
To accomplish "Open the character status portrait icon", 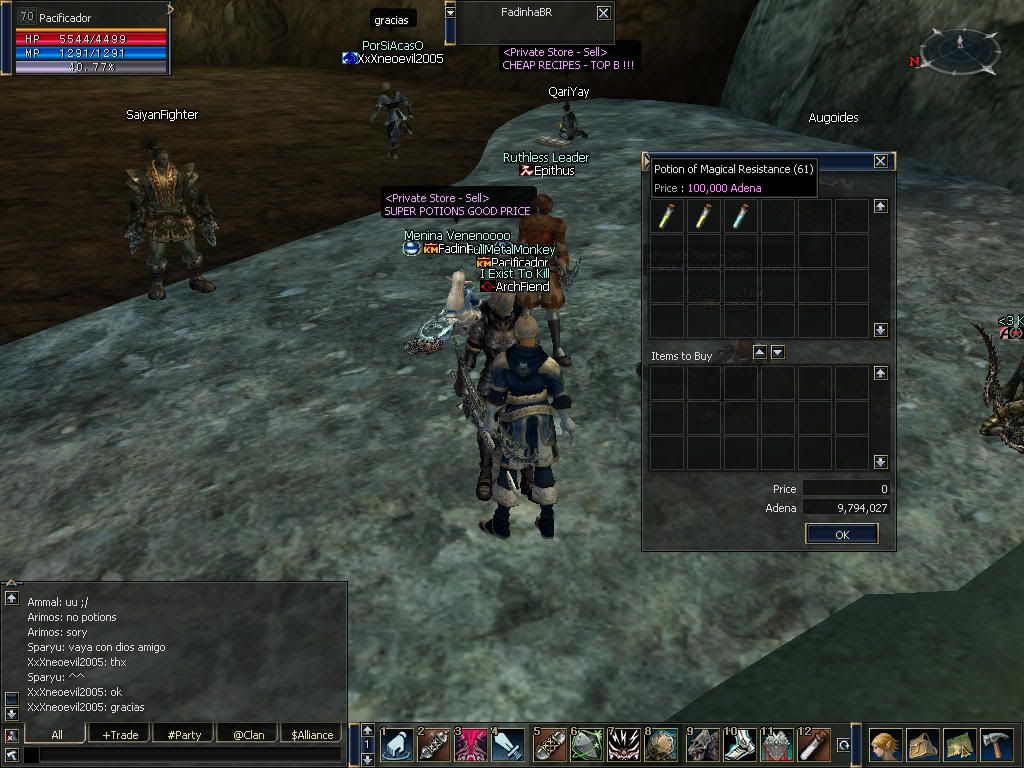I will point(884,745).
